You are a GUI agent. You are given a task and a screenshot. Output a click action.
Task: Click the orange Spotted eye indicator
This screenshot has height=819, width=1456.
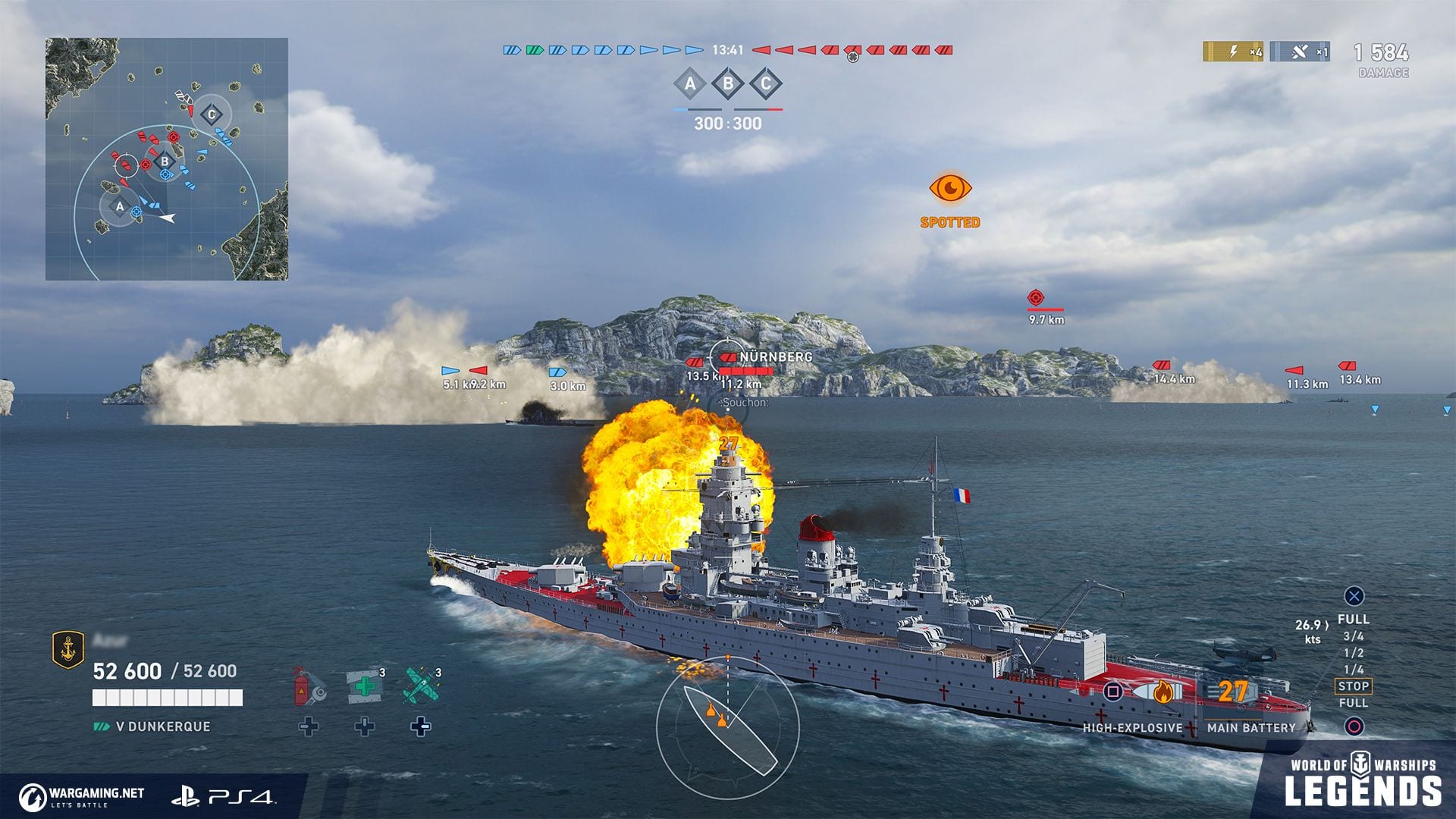tap(950, 188)
